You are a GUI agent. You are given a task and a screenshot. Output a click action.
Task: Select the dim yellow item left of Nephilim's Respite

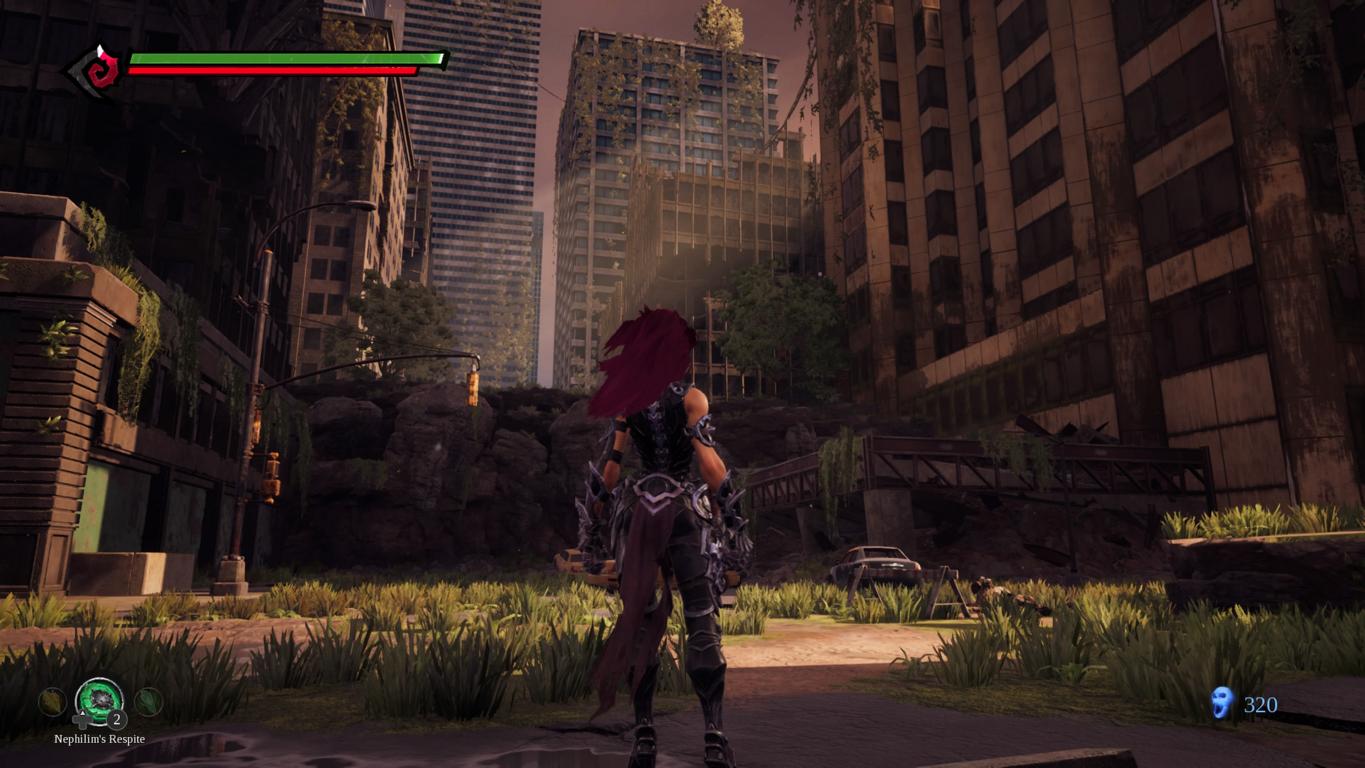52,702
